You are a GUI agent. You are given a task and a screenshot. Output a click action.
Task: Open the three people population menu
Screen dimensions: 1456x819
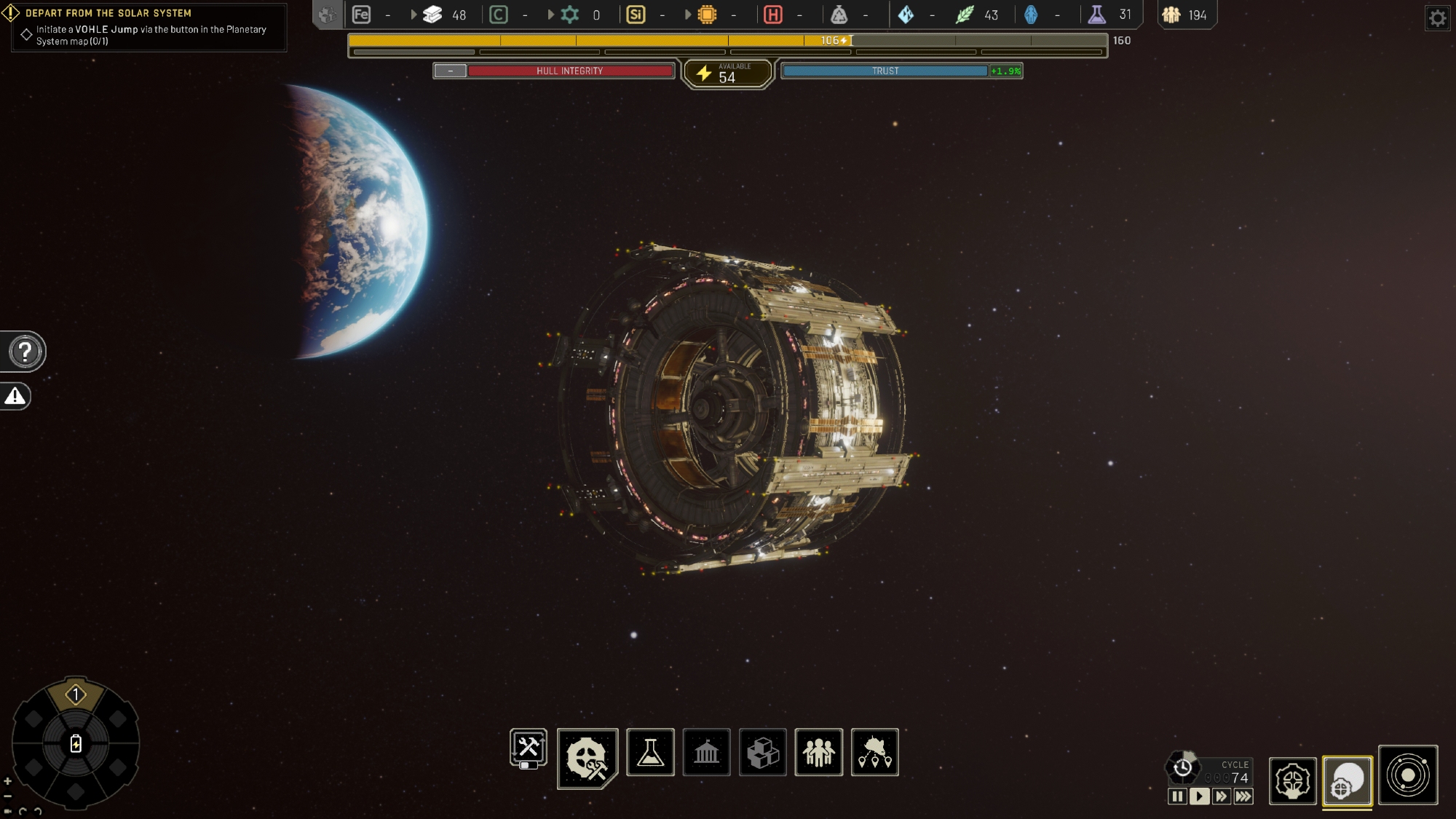tap(818, 752)
